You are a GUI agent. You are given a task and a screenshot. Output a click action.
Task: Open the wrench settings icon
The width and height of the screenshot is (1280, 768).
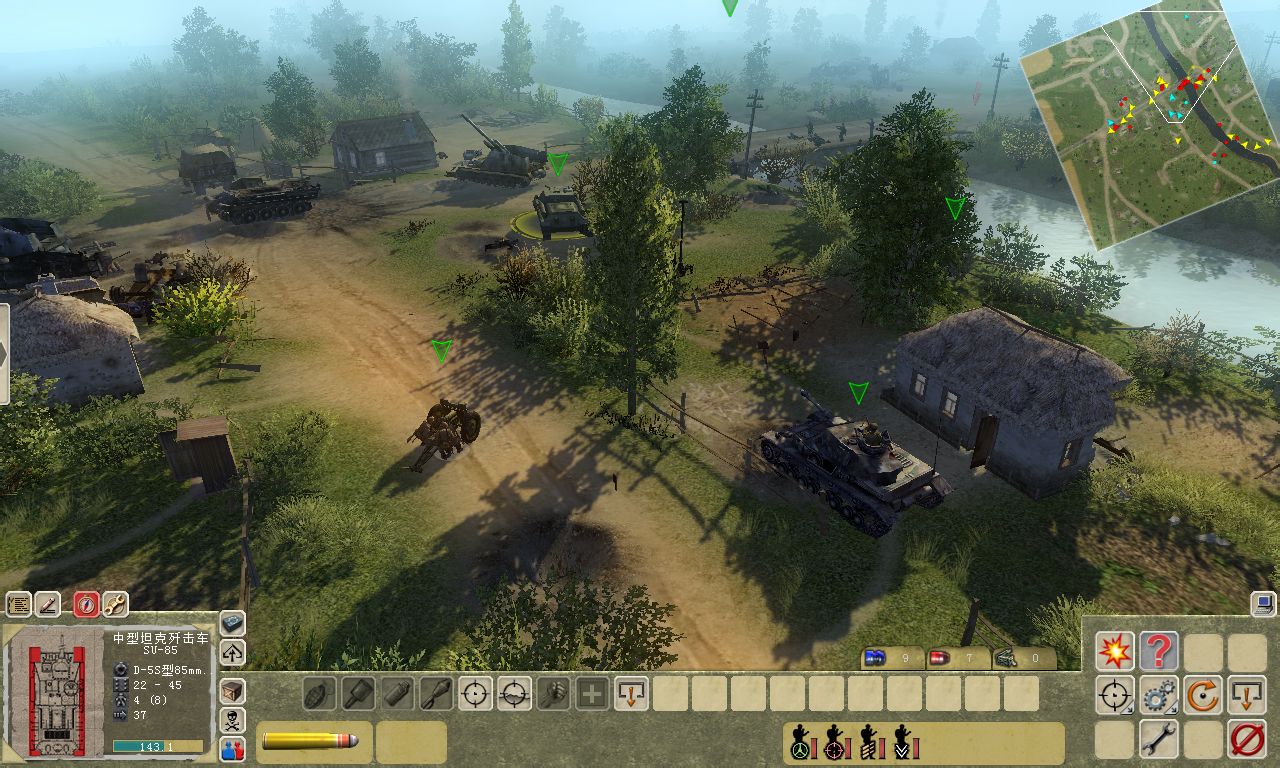115,604
